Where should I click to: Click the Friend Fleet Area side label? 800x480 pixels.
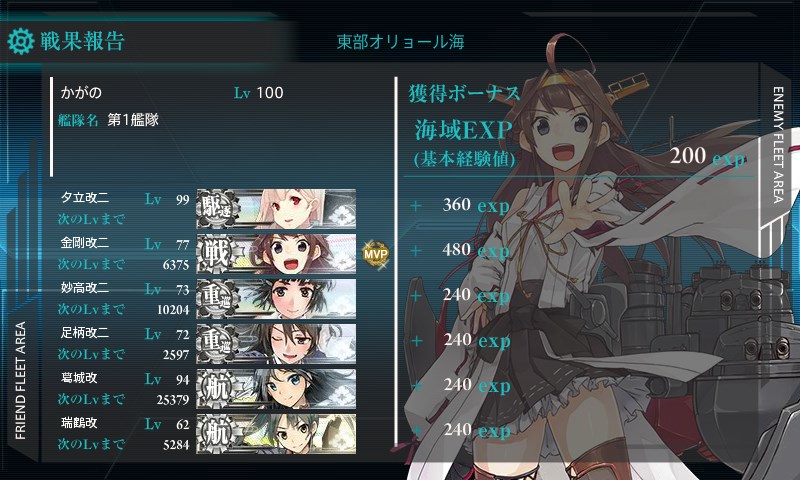(x=20, y=382)
